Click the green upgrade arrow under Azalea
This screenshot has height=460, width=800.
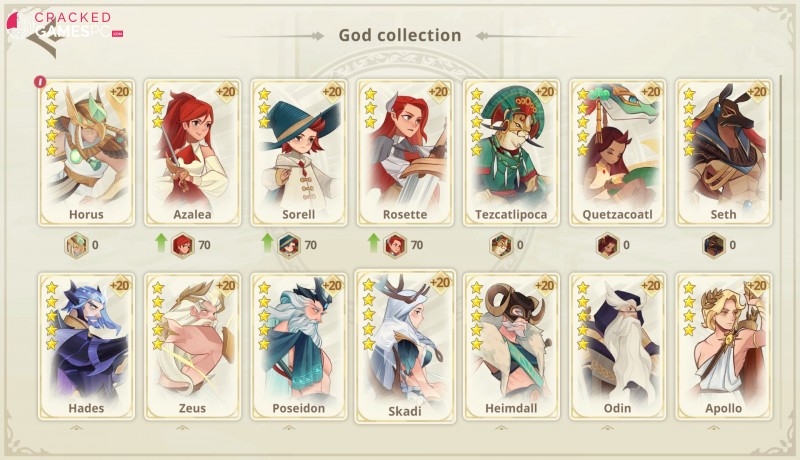[160, 243]
